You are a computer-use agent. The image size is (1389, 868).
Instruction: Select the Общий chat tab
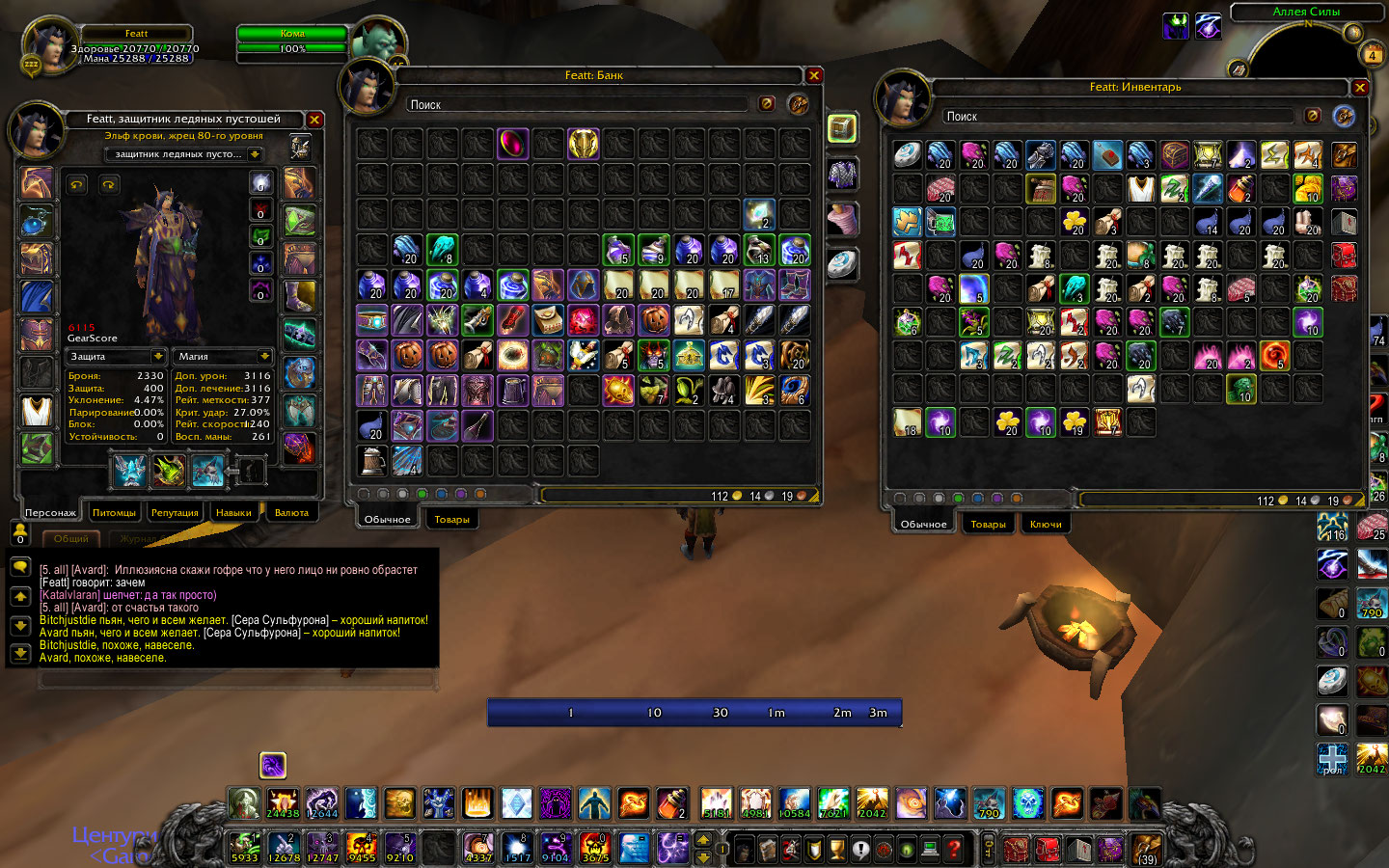[71, 539]
